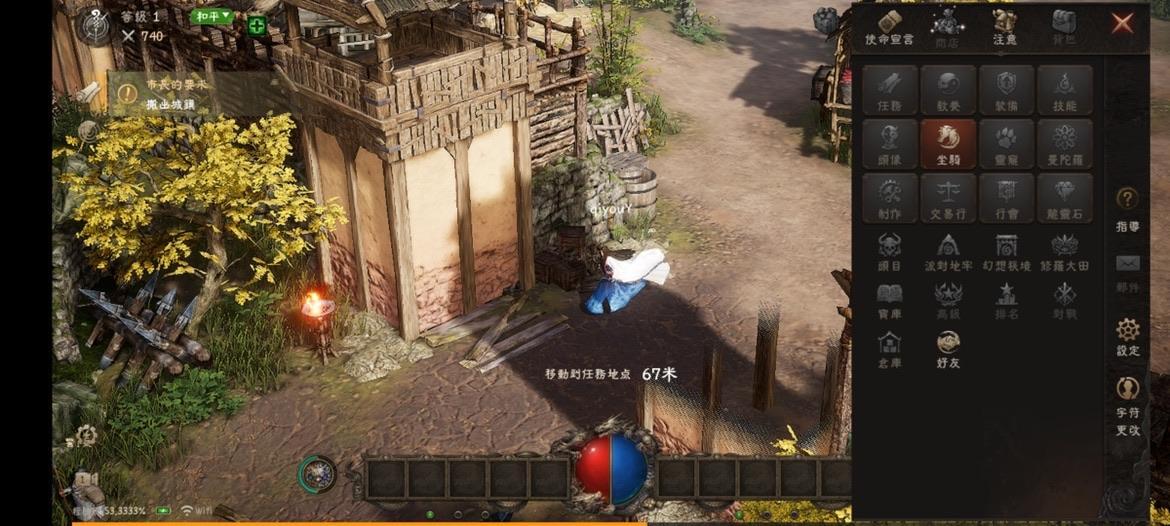1170x526 pixels.
Task: Open the 排名 (Ranking) icon
Action: click(x=1006, y=299)
